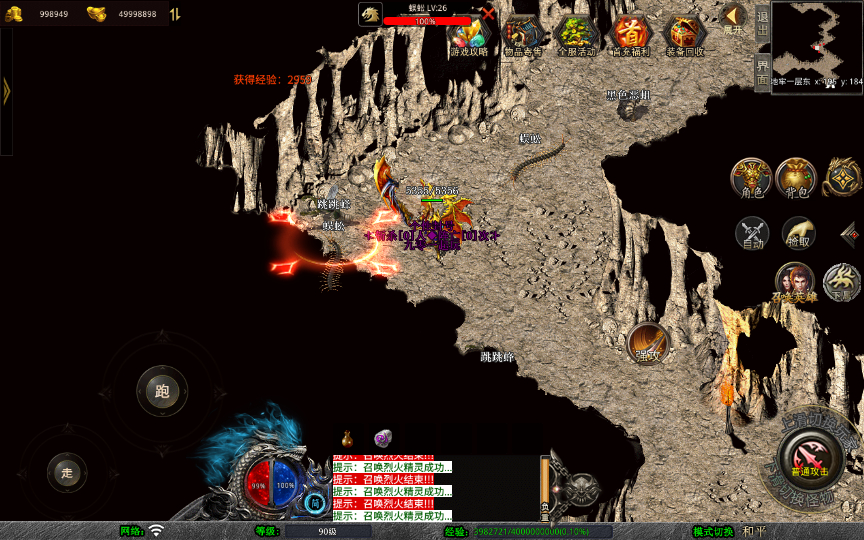Tap the 跑 run button

pos(162,391)
